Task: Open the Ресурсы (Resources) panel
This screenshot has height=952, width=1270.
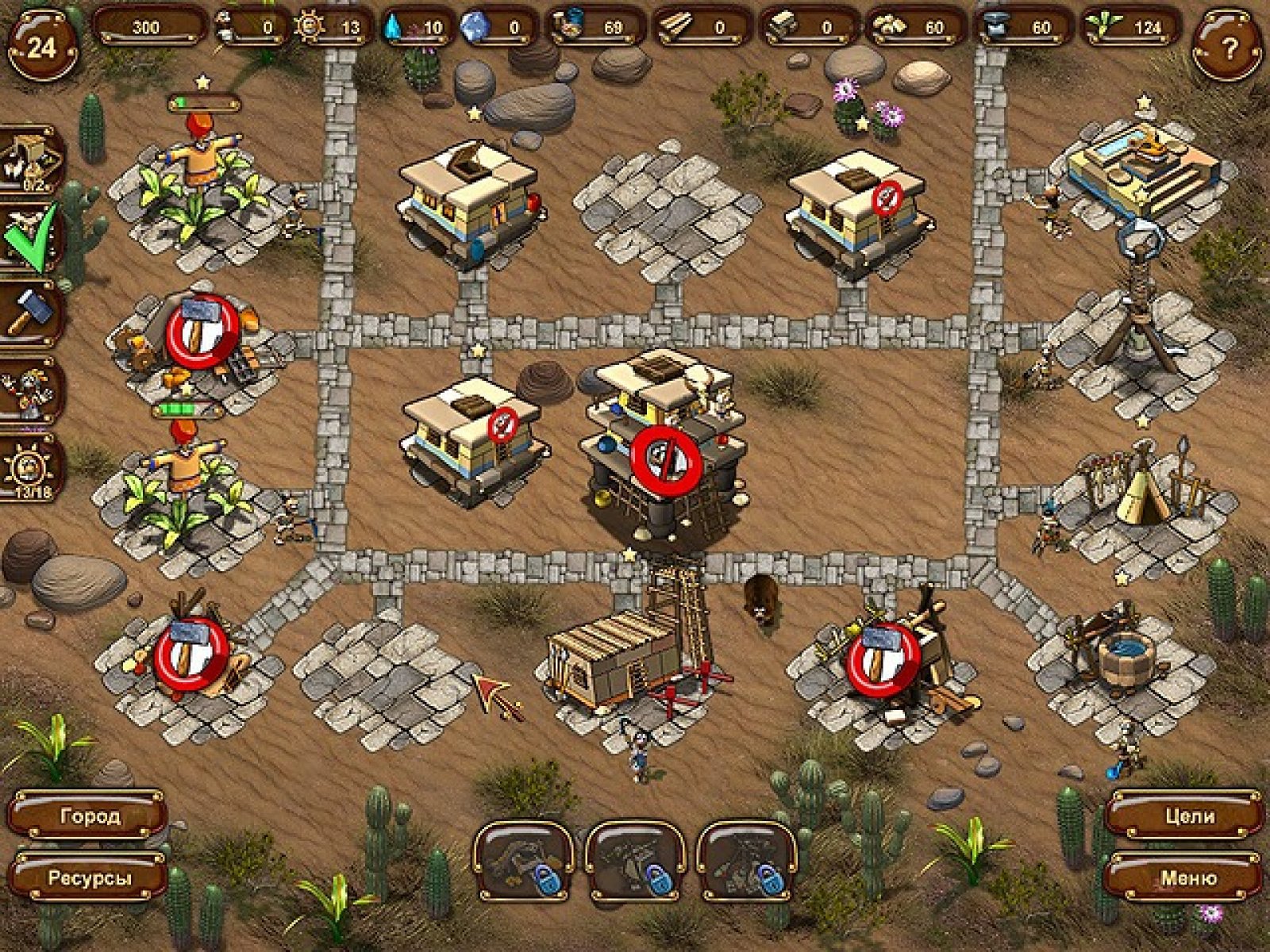Action: (89, 878)
